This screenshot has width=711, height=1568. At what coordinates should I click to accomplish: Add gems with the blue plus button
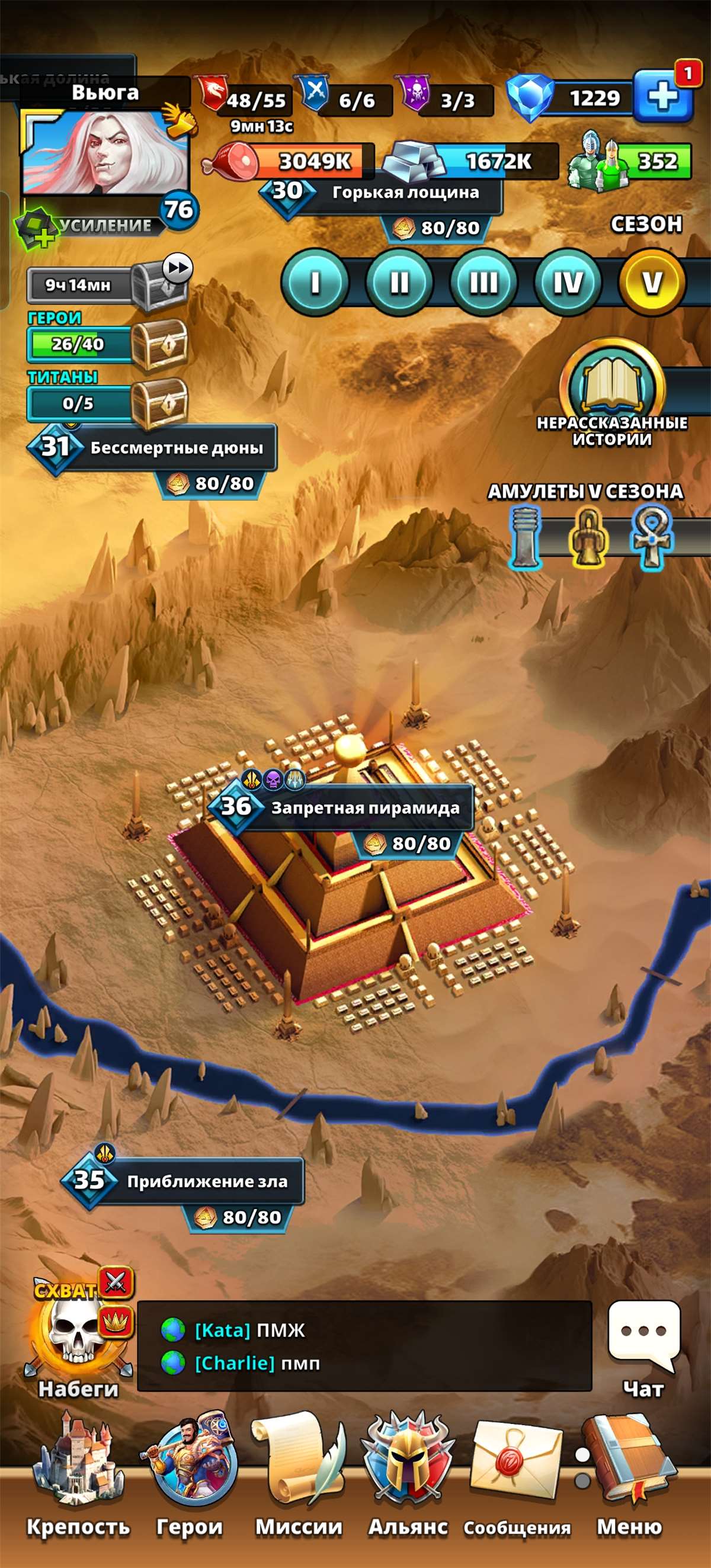click(663, 96)
